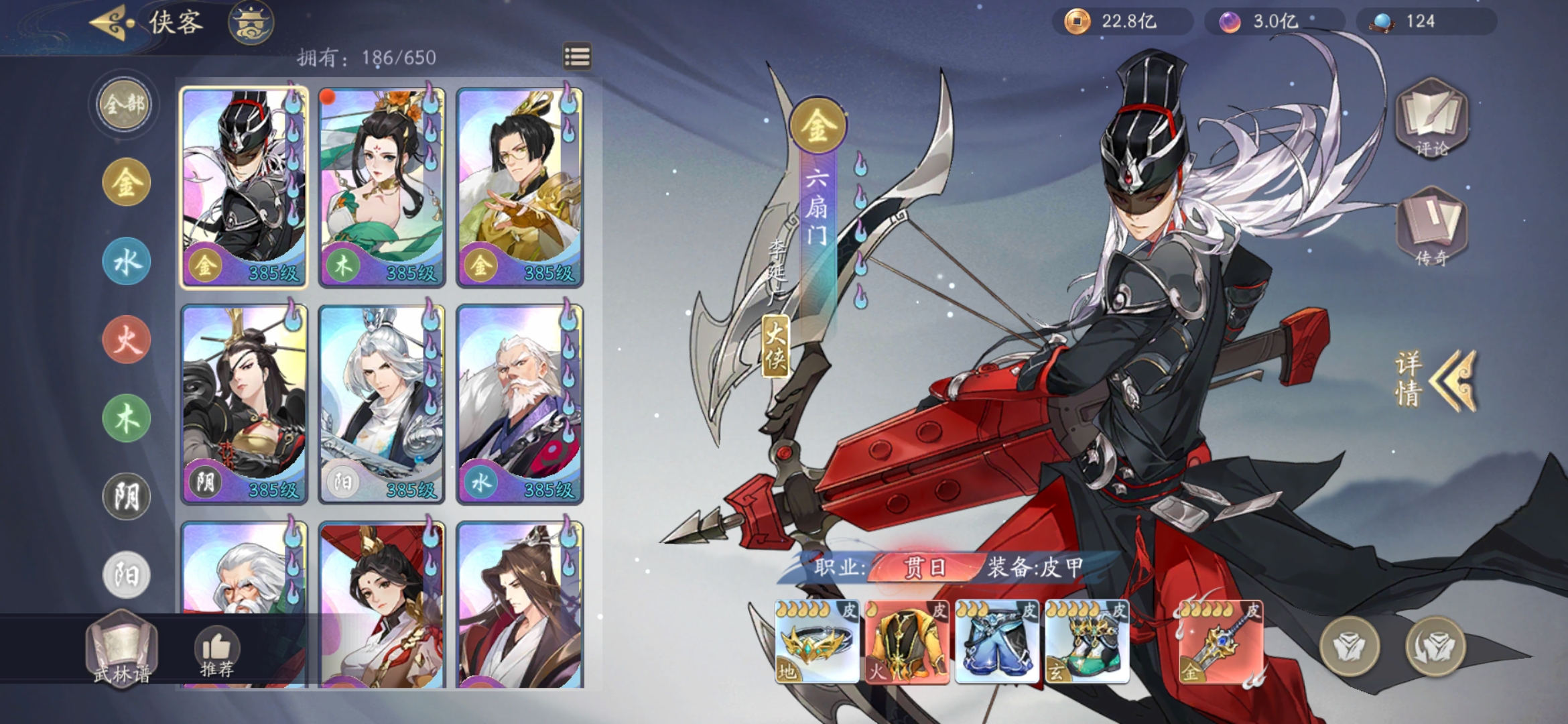This screenshot has width=1568, height=724.
Task: Filter heroes by 金 element
Action: pyautogui.click(x=126, y=182)
